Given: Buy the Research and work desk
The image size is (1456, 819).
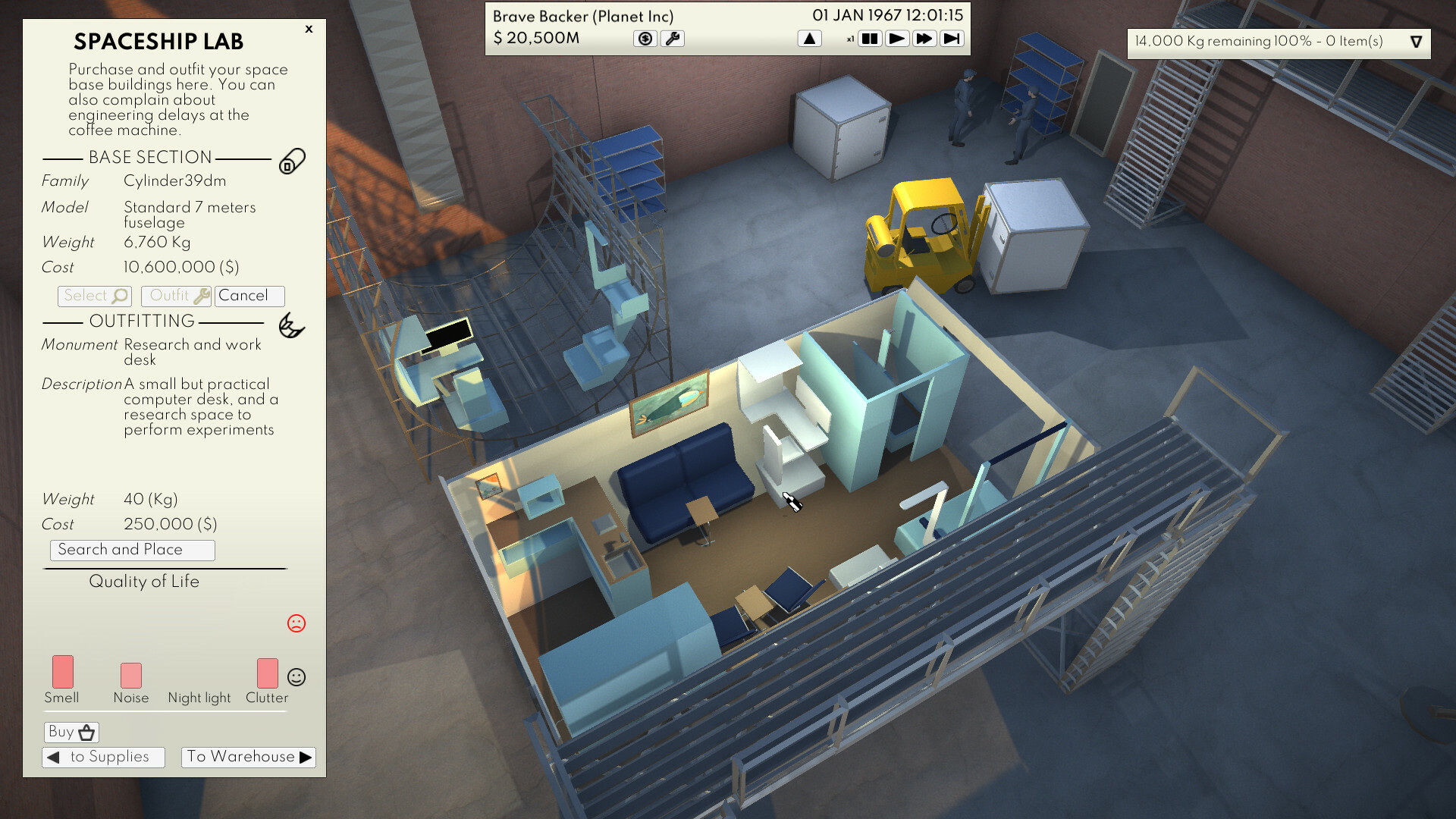Looking at the screenshot, I should (71, 731).
